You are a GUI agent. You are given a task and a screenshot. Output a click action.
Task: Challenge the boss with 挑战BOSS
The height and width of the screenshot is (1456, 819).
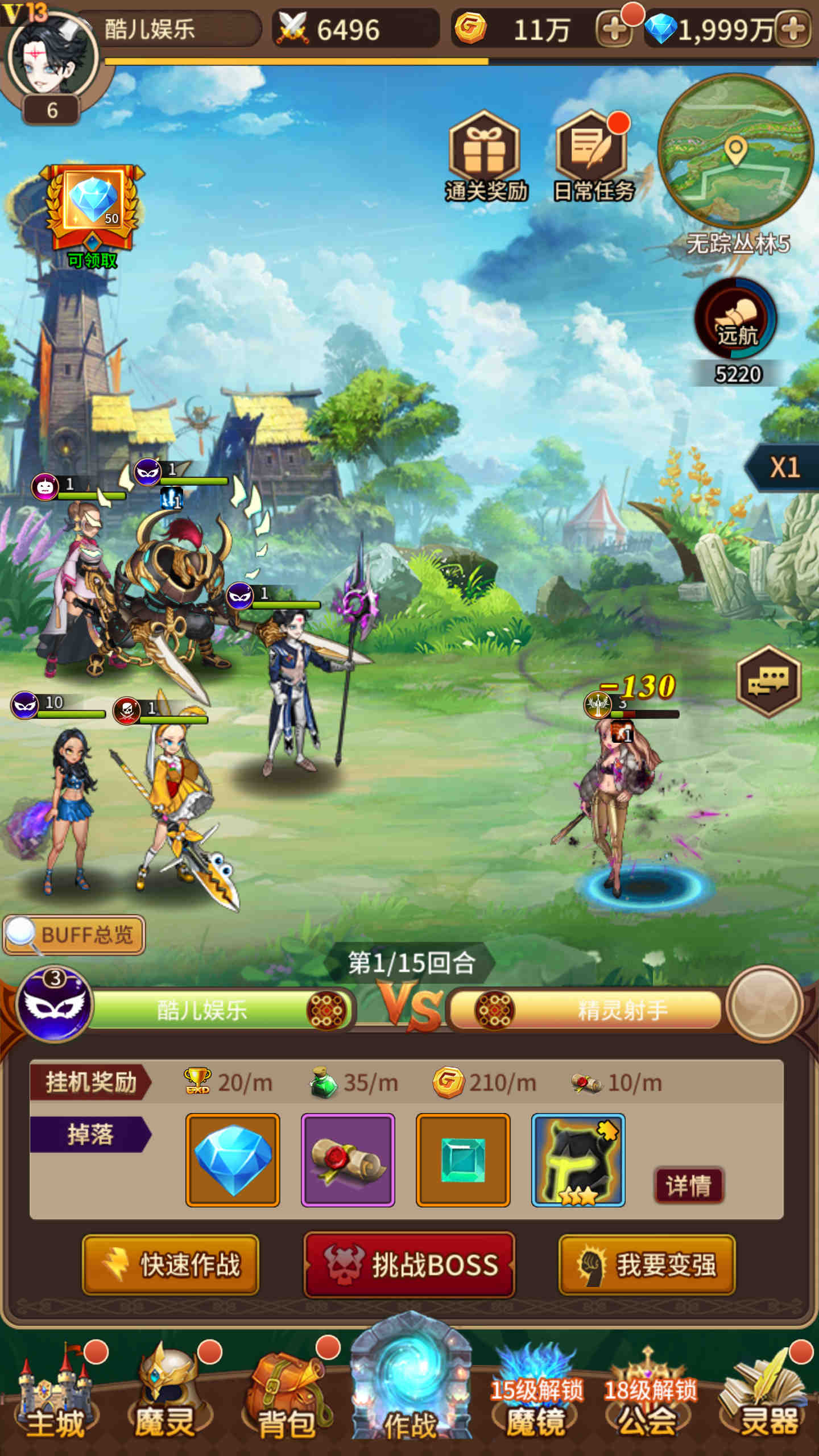pyautogui.click(x=409, y=1265)
